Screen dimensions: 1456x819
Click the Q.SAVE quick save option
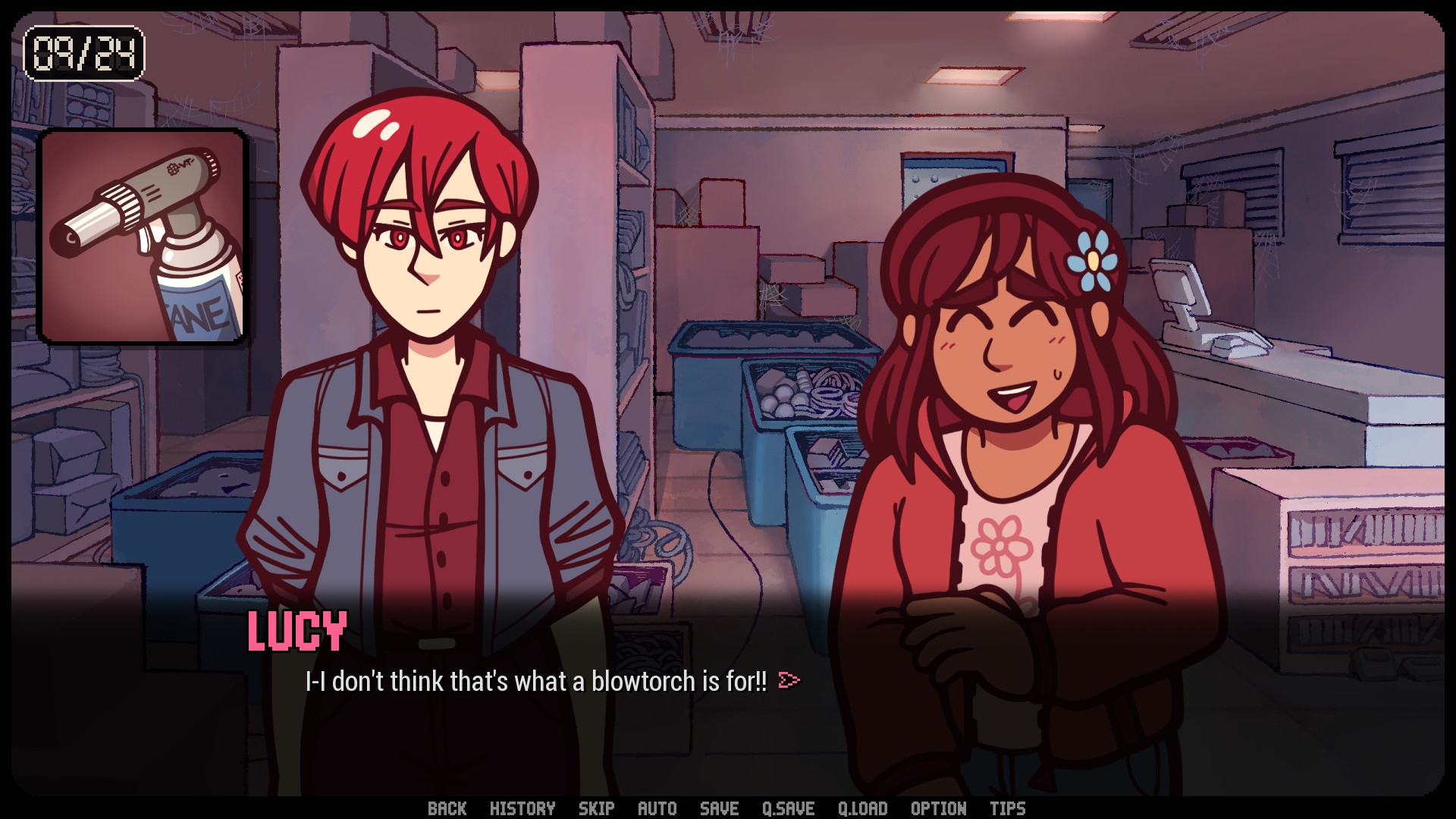[x=789, y=808]
